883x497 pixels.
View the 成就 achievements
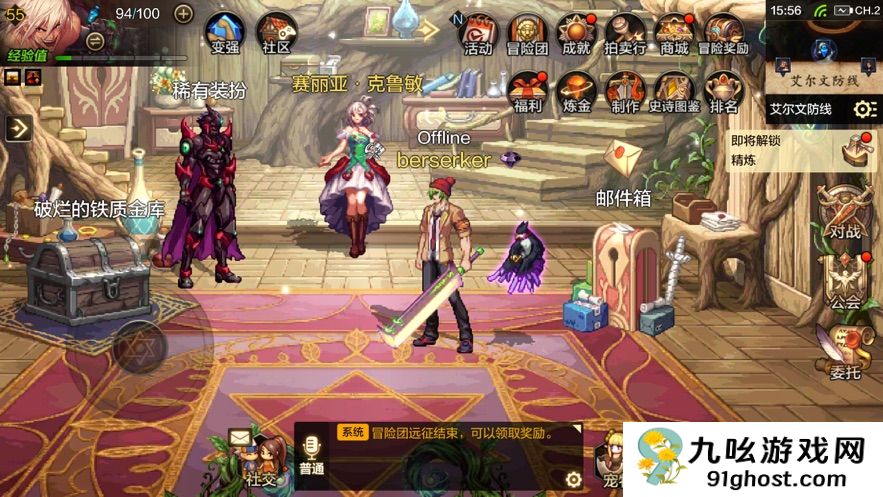576,33
